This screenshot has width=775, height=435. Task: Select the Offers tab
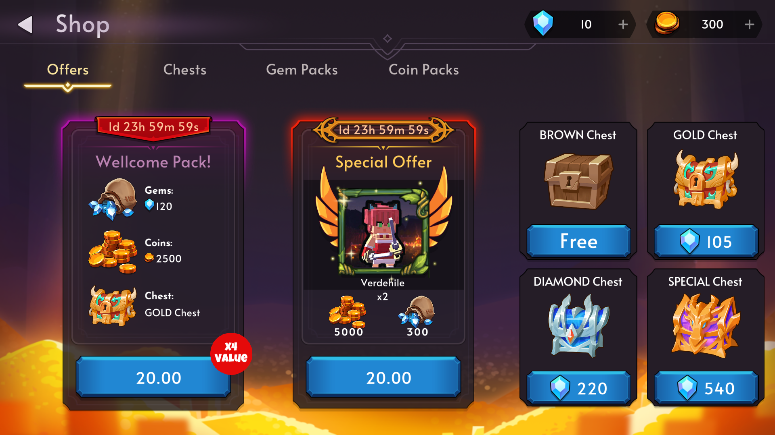[x=68, y=70]
